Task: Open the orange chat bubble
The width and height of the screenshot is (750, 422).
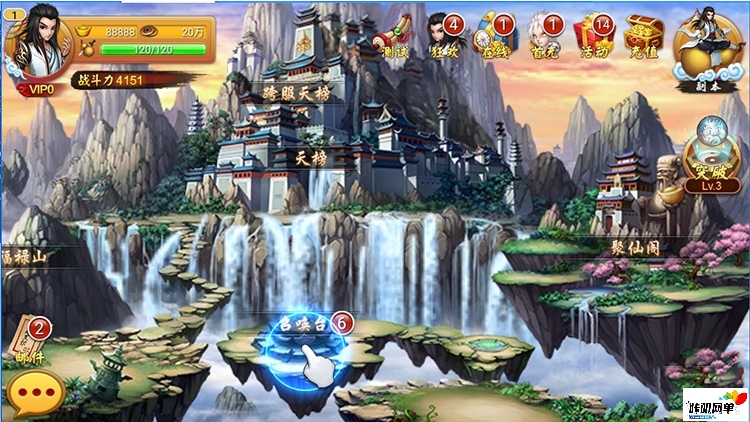Action: coord(36,392)
